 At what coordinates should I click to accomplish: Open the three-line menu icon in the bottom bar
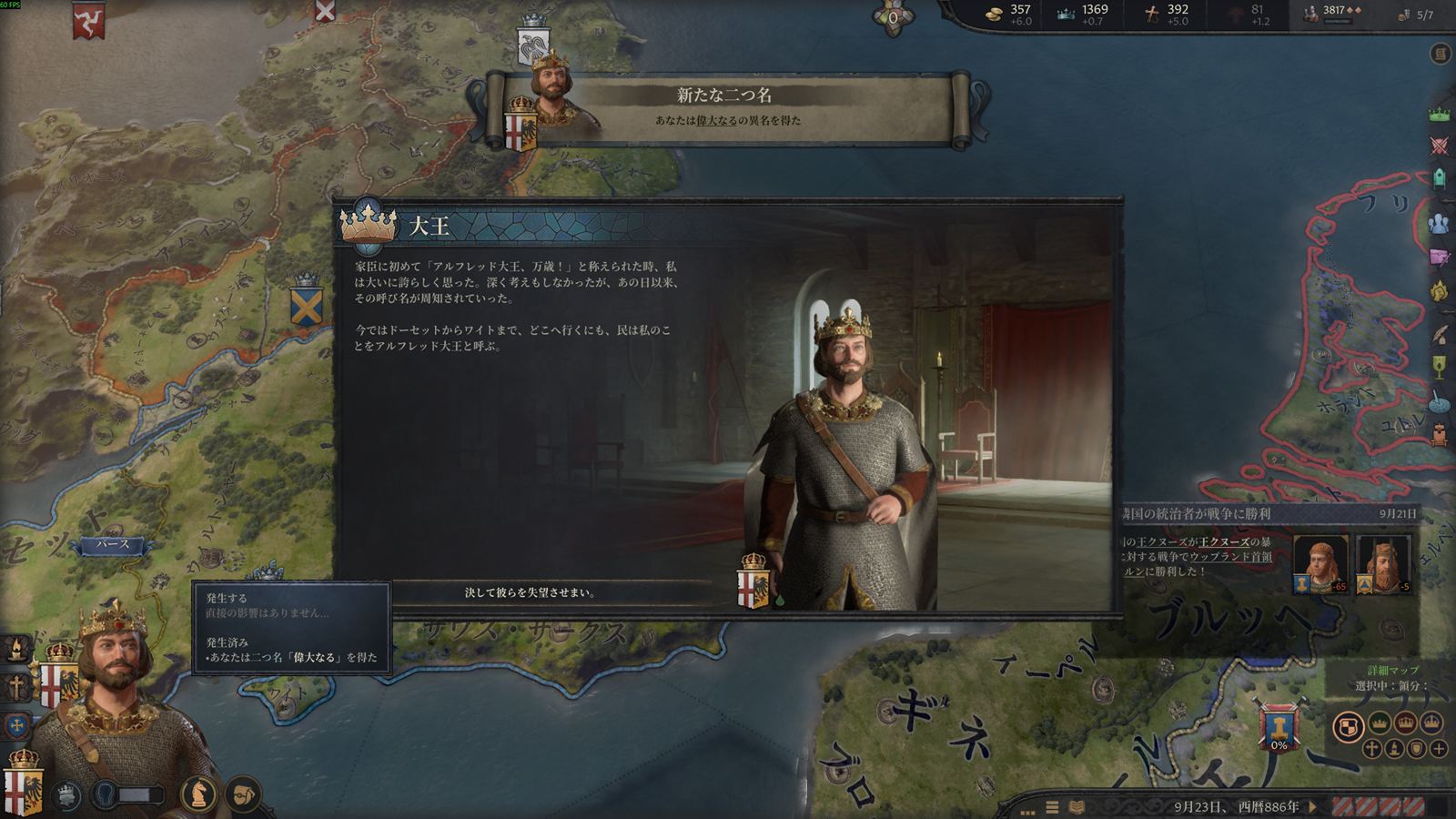tap(1052, 807)
